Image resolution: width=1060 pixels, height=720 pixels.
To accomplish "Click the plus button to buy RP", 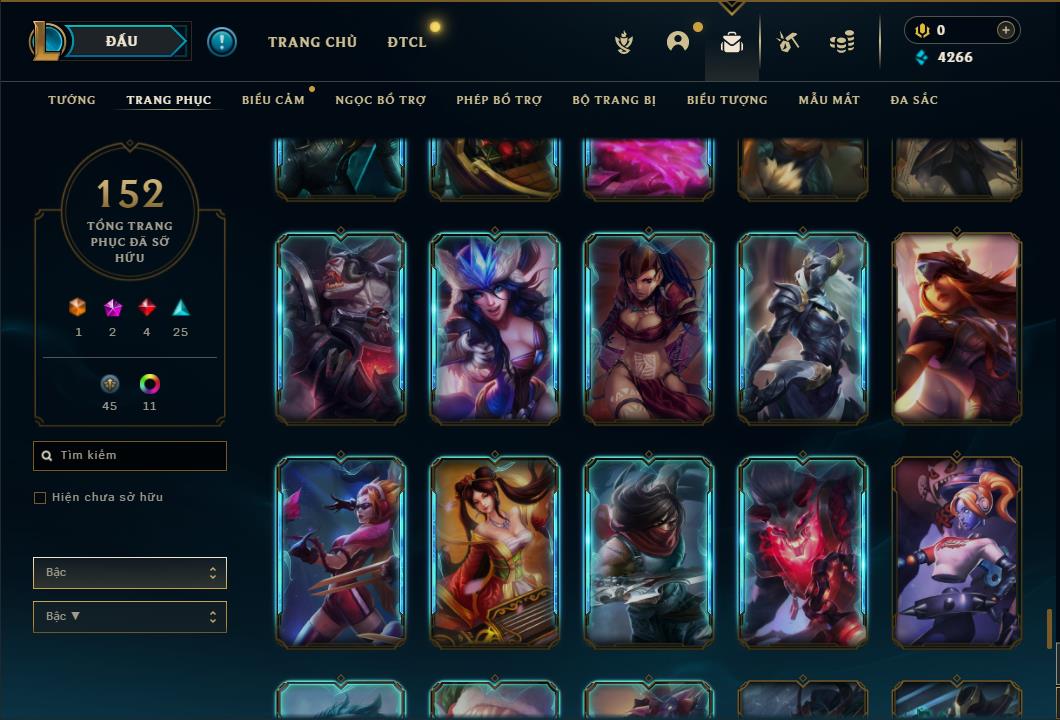I will (1006, 30).
